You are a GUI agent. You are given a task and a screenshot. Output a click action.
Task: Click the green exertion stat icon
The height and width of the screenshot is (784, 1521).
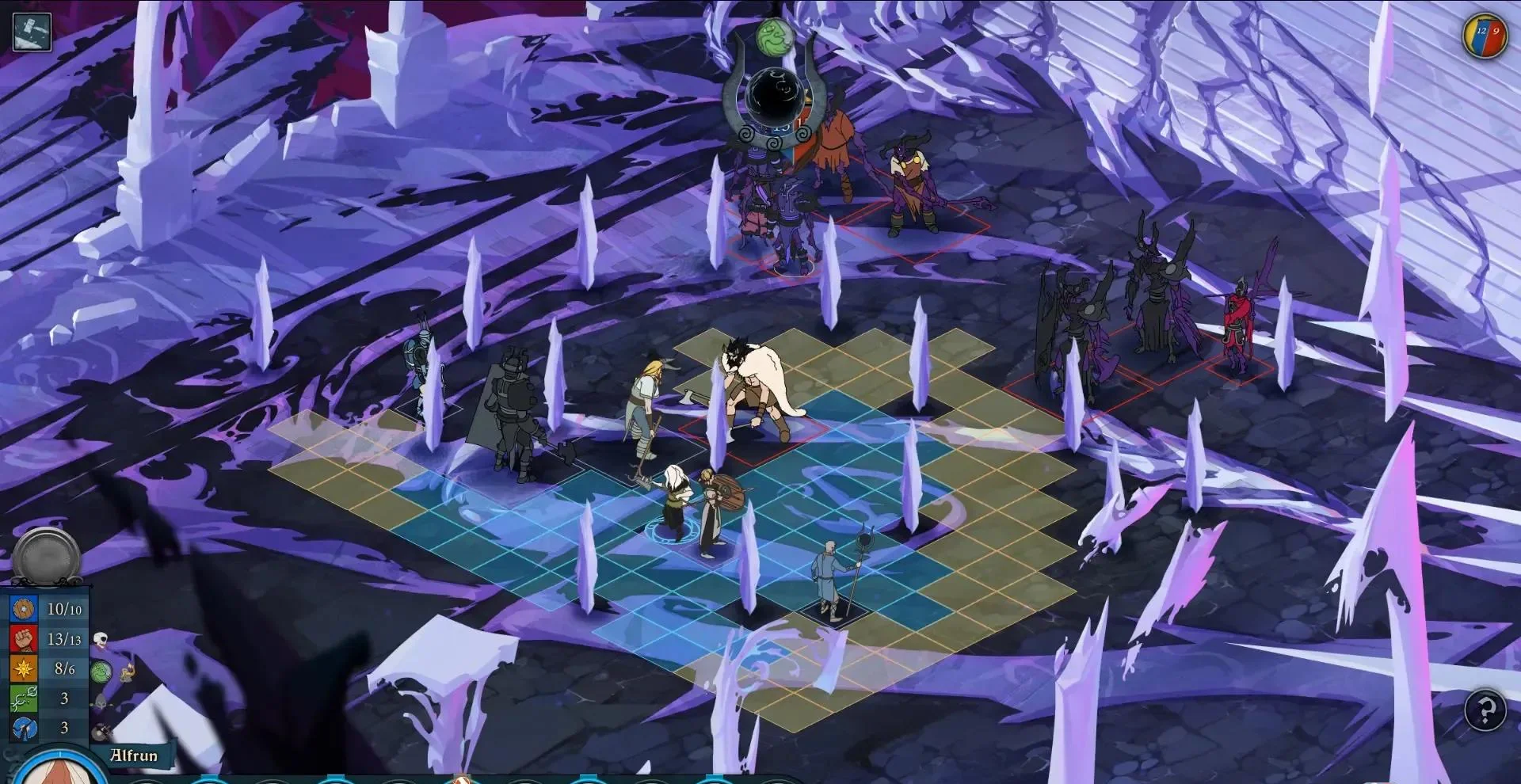[x=23, y=698]
